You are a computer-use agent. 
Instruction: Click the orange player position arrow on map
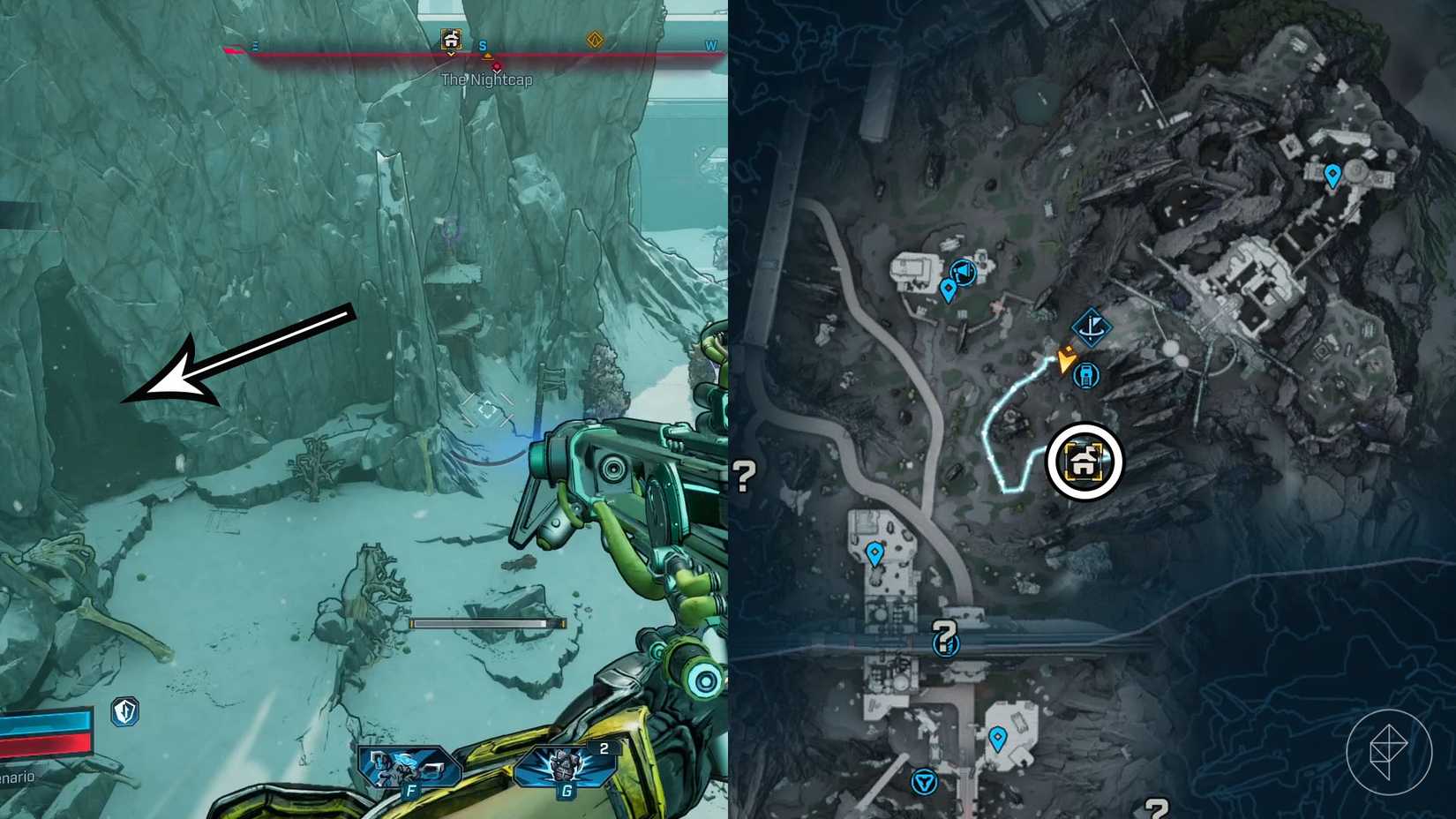tap(1066, 360)
